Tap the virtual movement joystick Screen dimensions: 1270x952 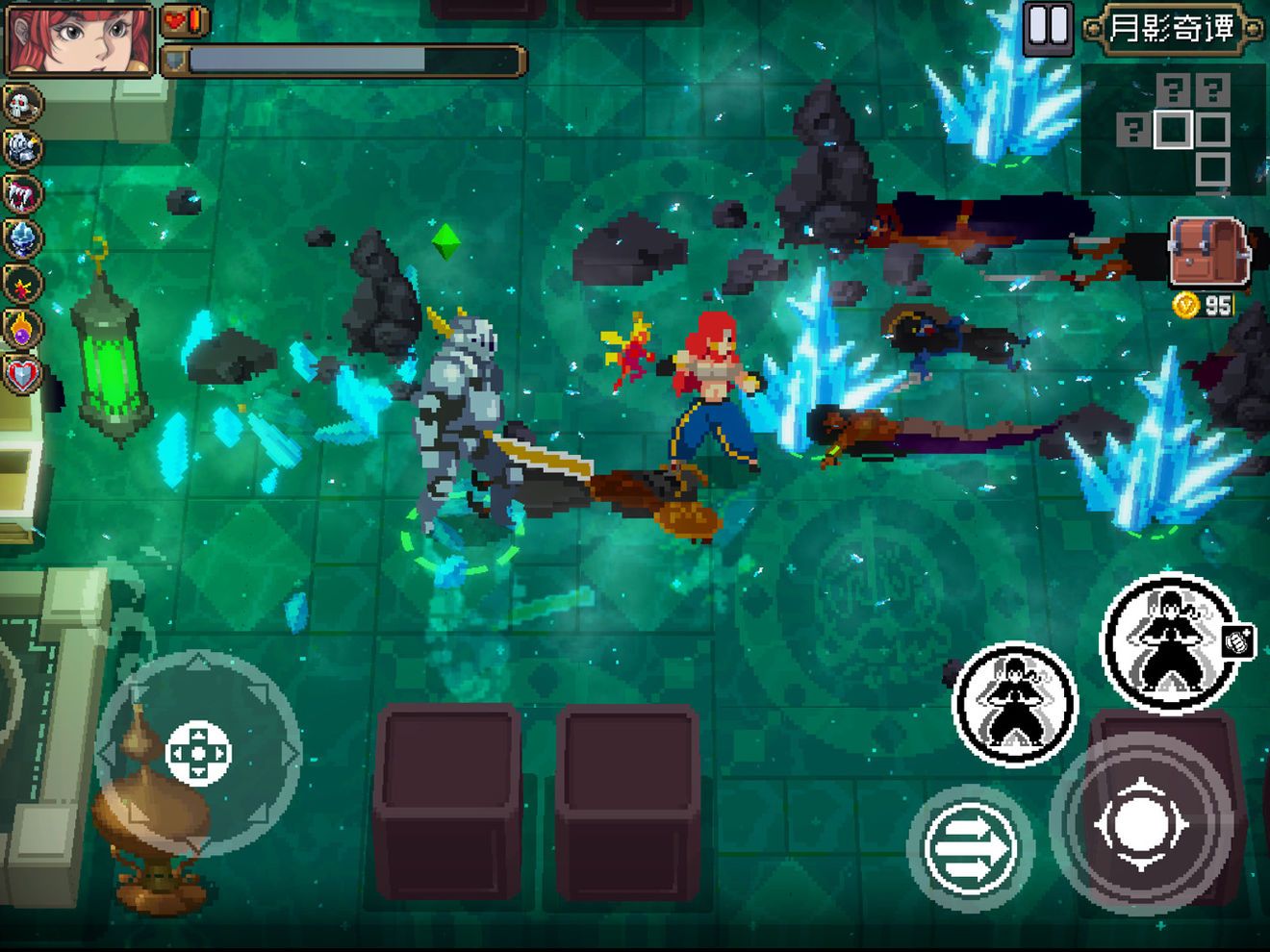point(198,753)
